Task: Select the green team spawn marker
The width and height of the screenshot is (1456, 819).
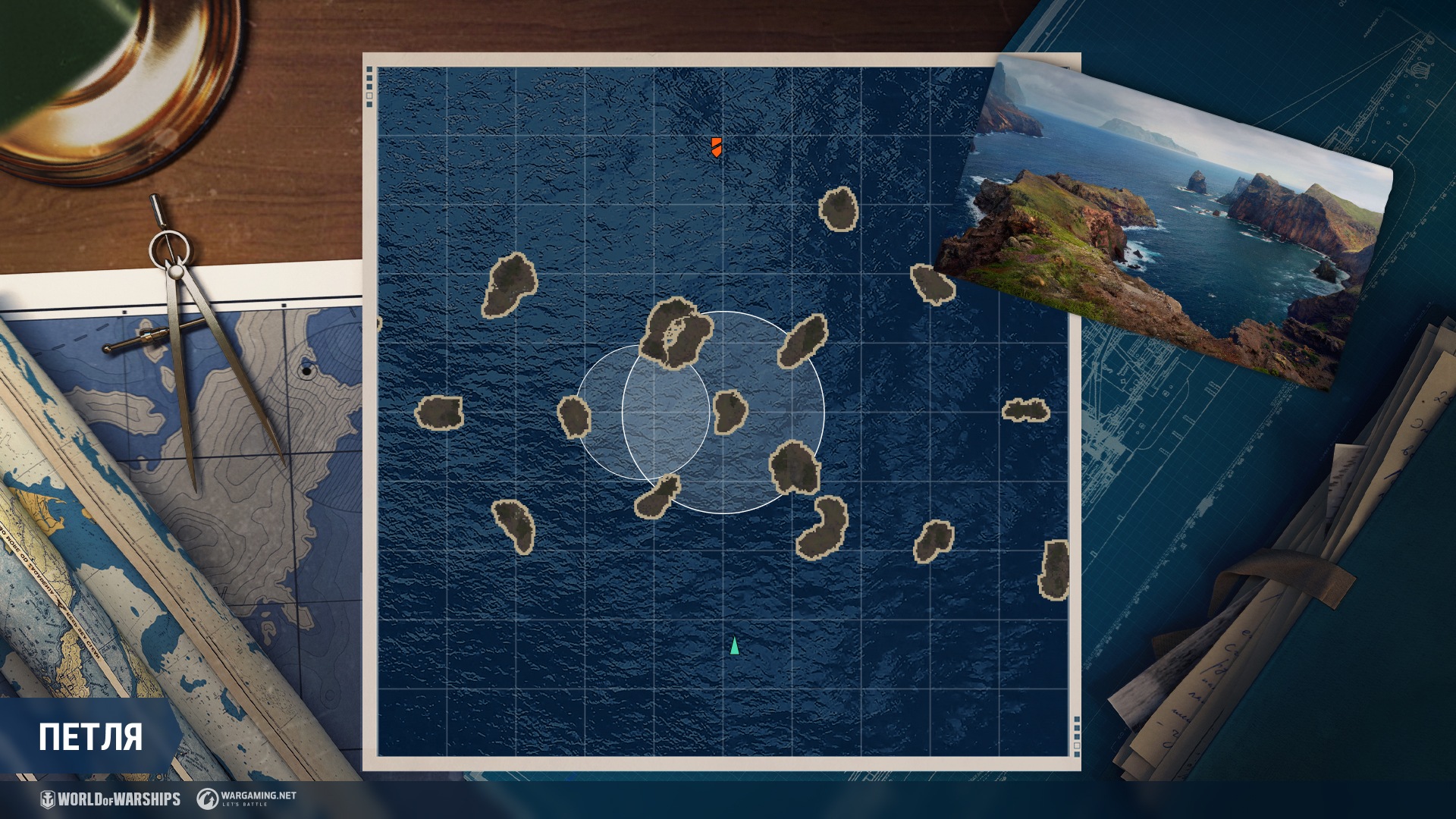Action: 734,646
